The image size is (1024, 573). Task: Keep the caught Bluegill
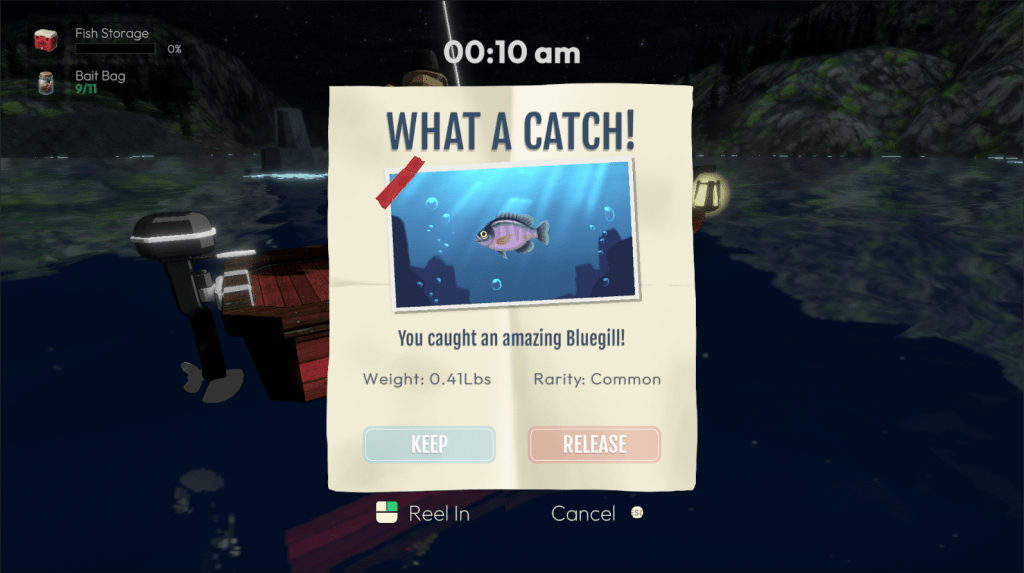point(429,445)
